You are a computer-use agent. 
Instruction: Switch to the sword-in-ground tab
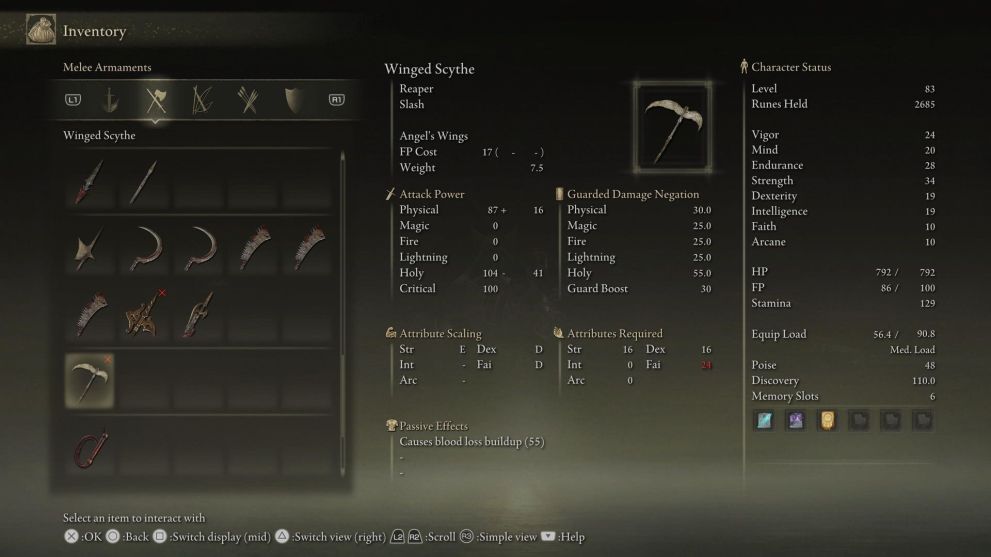[111, 100]
